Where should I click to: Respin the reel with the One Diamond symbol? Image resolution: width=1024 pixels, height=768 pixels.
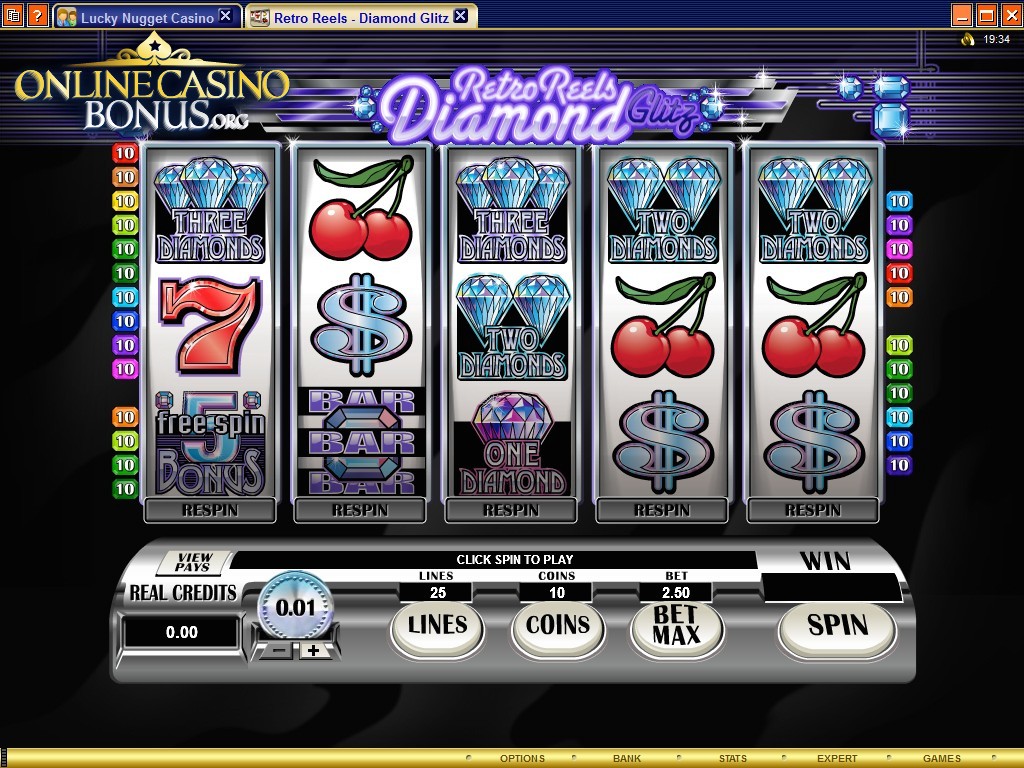(x=511, y=510)
